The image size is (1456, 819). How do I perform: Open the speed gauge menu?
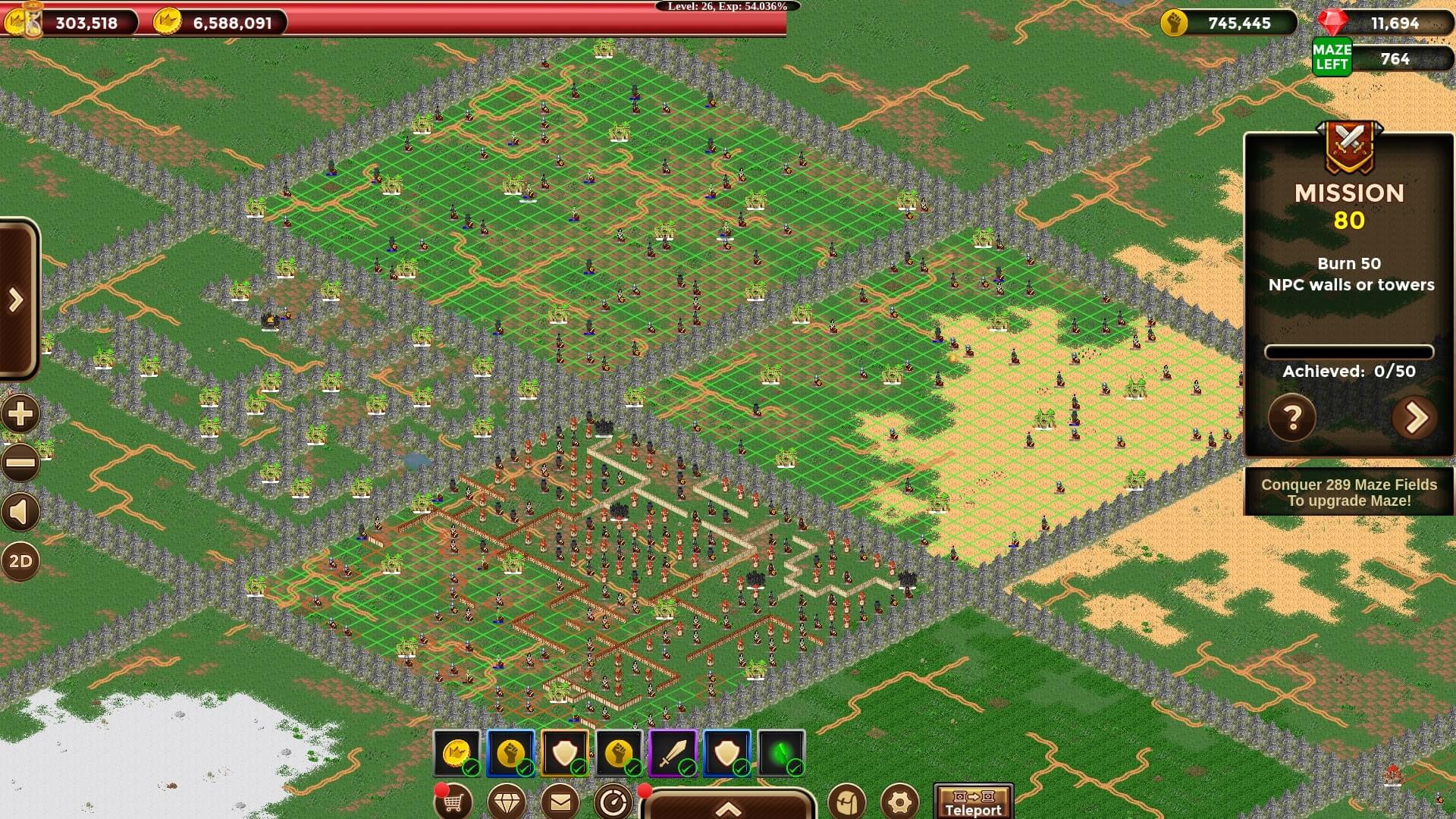coord(613,802)
